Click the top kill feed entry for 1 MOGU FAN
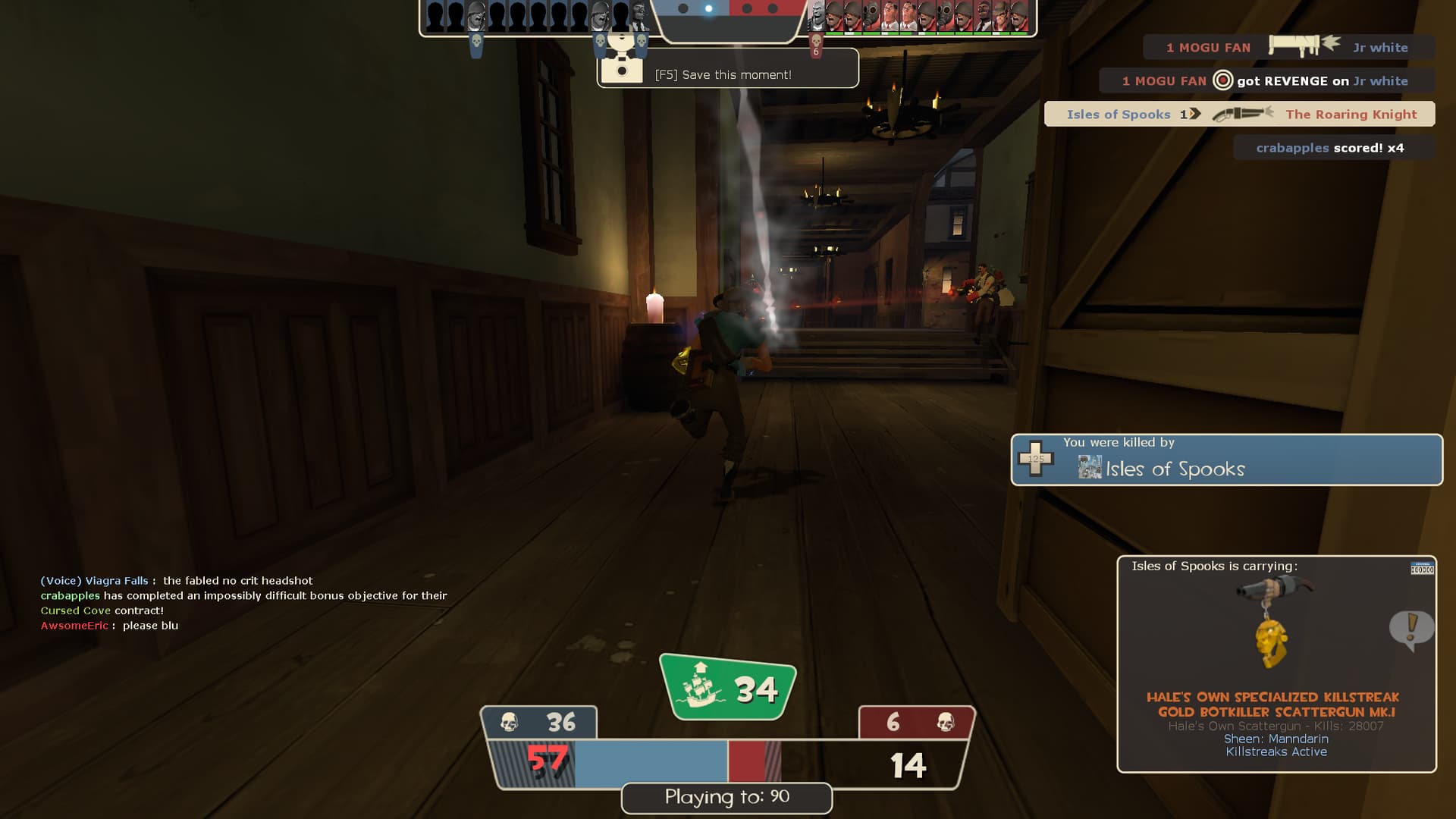The image size is (1456, 819). (1288, 47)
